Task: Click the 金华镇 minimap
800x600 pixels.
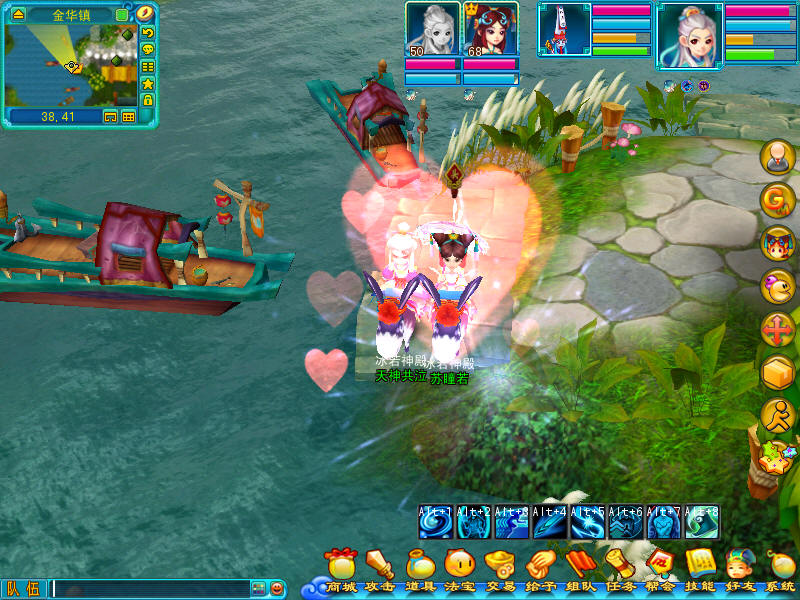Action: click(70, 64)
